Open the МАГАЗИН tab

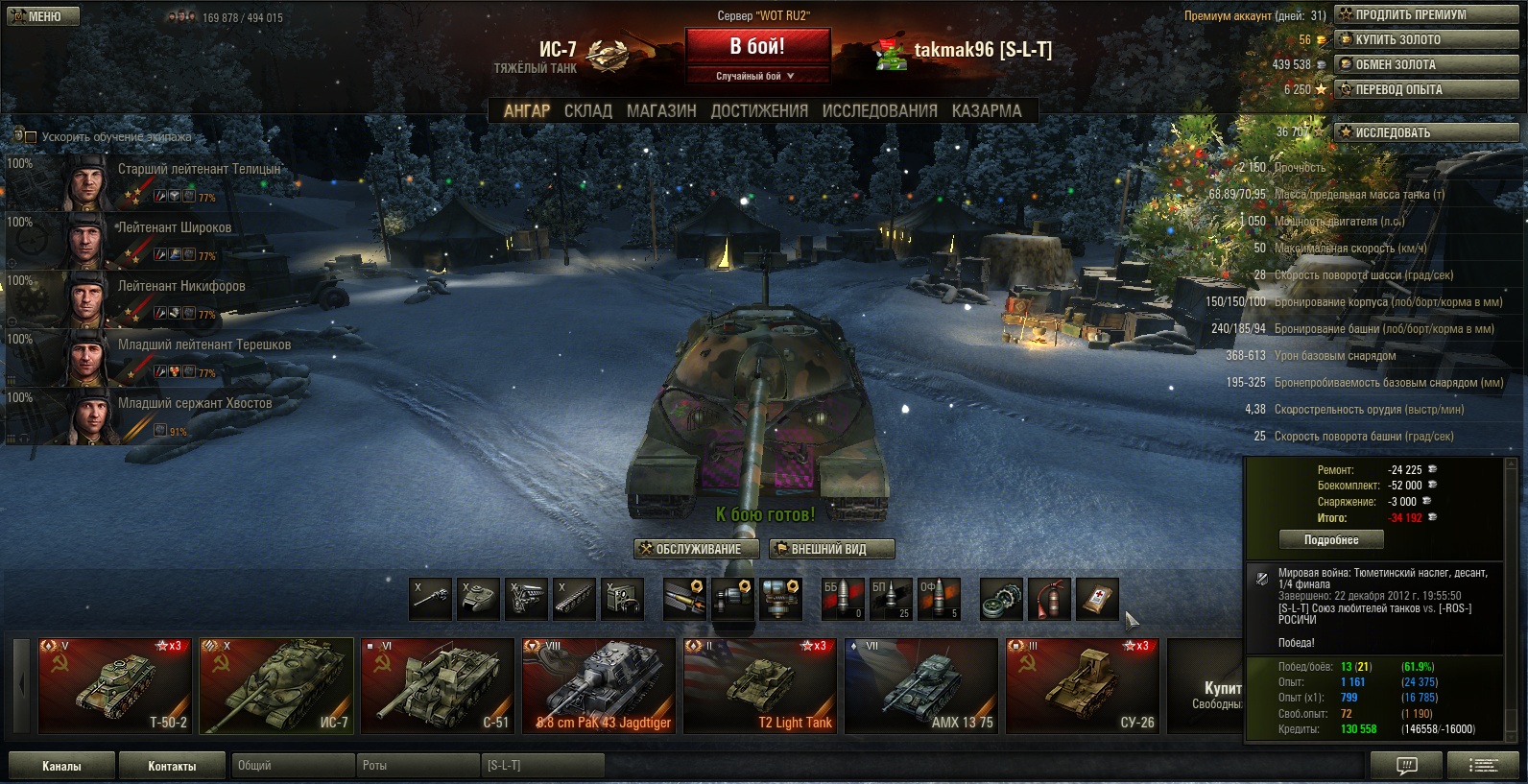(661, 111)
